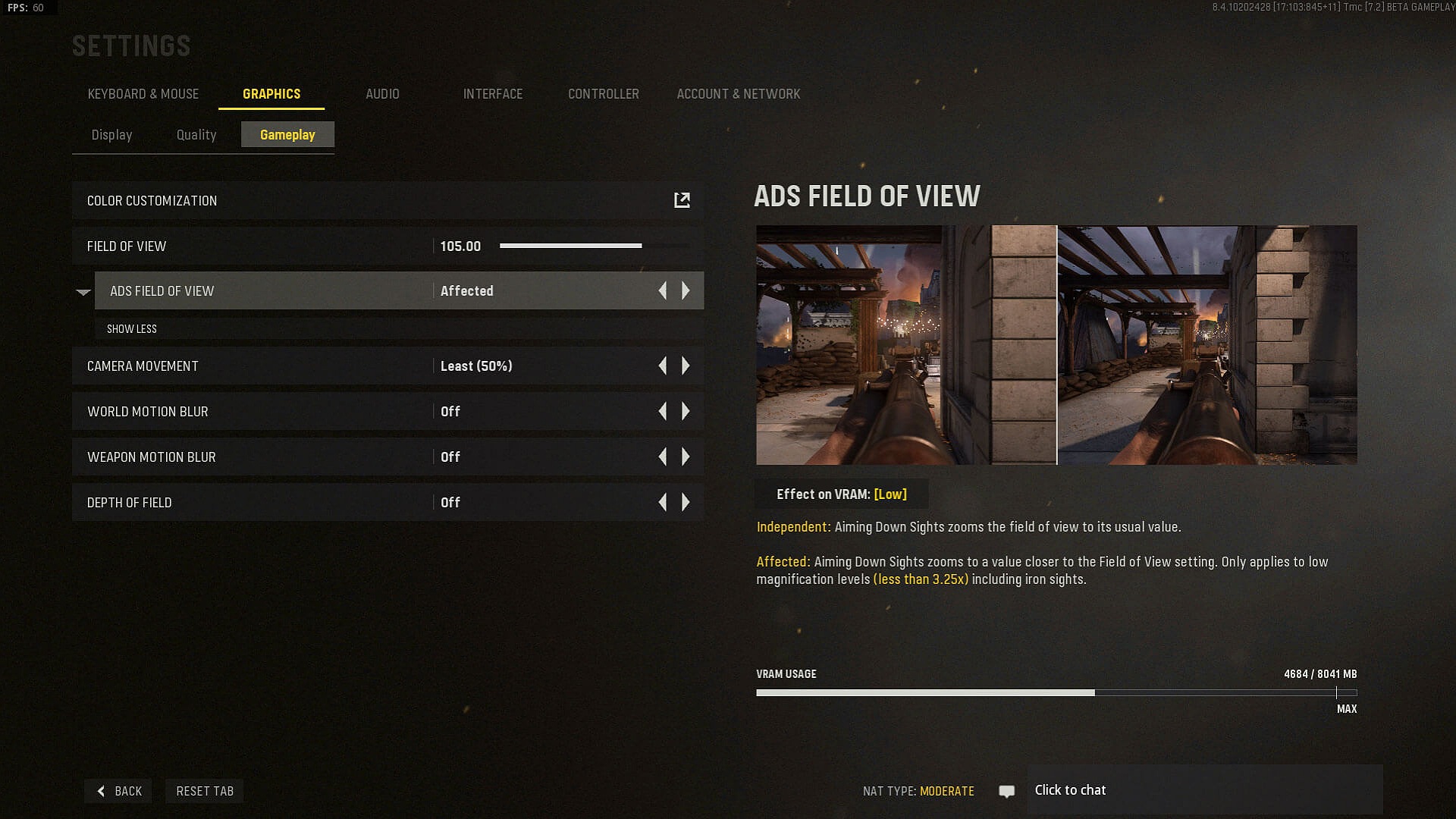This screenshot has height=819, width=1456.
Task: Reset this tab's settings
Action: [205, 791]
